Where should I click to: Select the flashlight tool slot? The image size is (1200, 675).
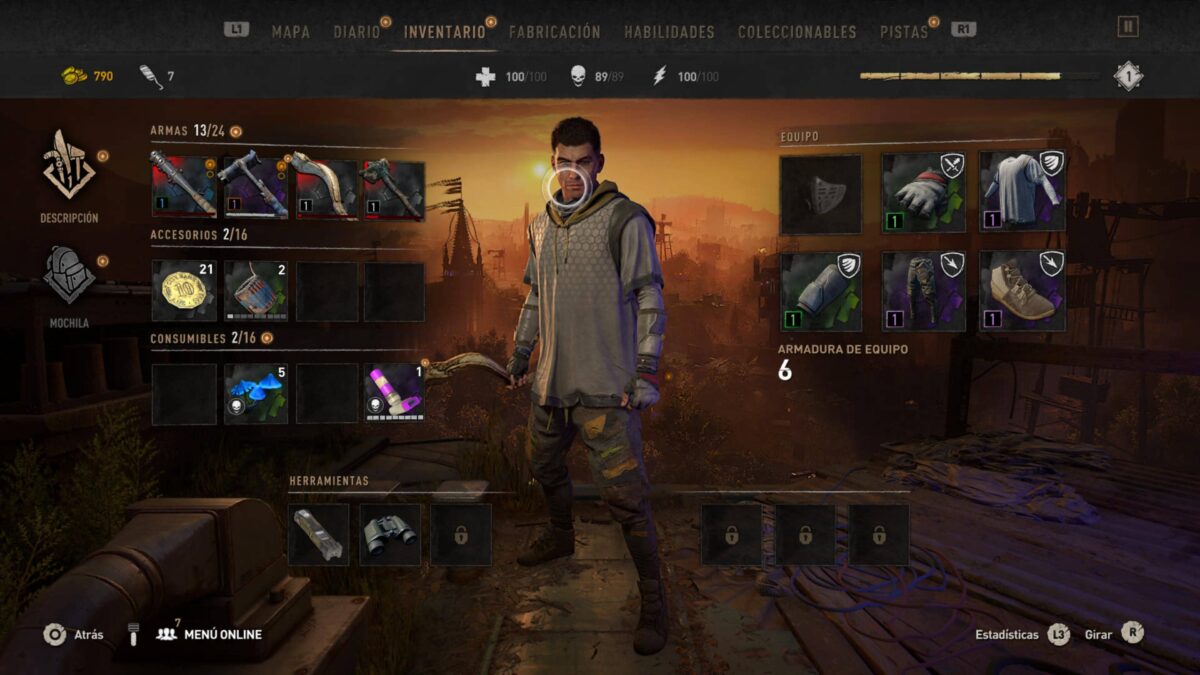click(x=319, y=534)
